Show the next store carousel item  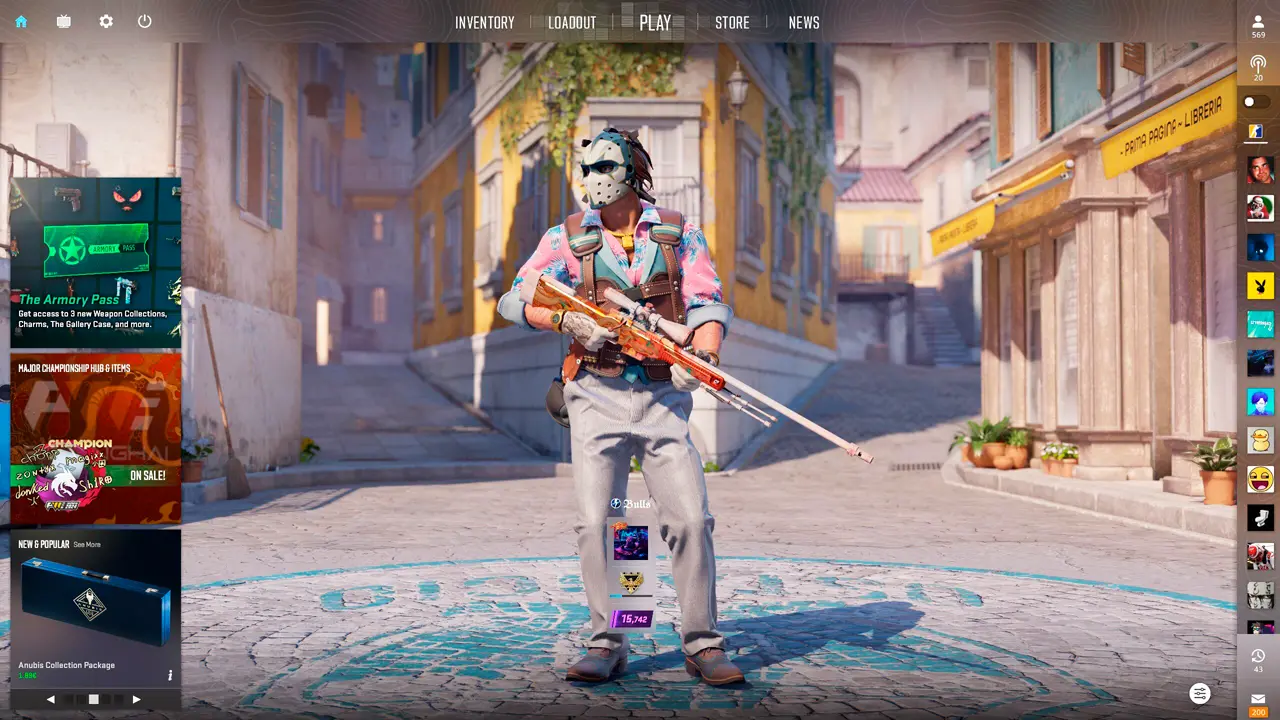pyautogui.click(x=136, y=699)
